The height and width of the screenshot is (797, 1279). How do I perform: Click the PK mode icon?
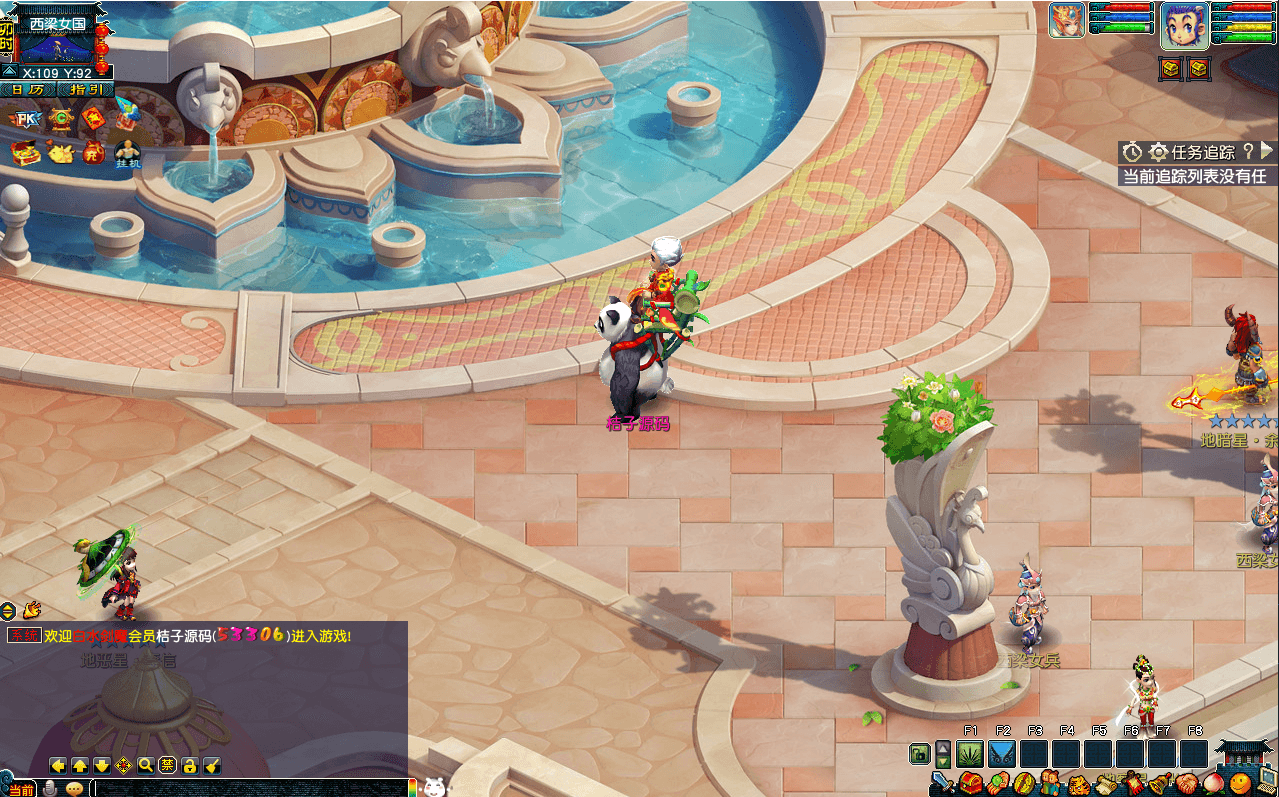point(24,120)
